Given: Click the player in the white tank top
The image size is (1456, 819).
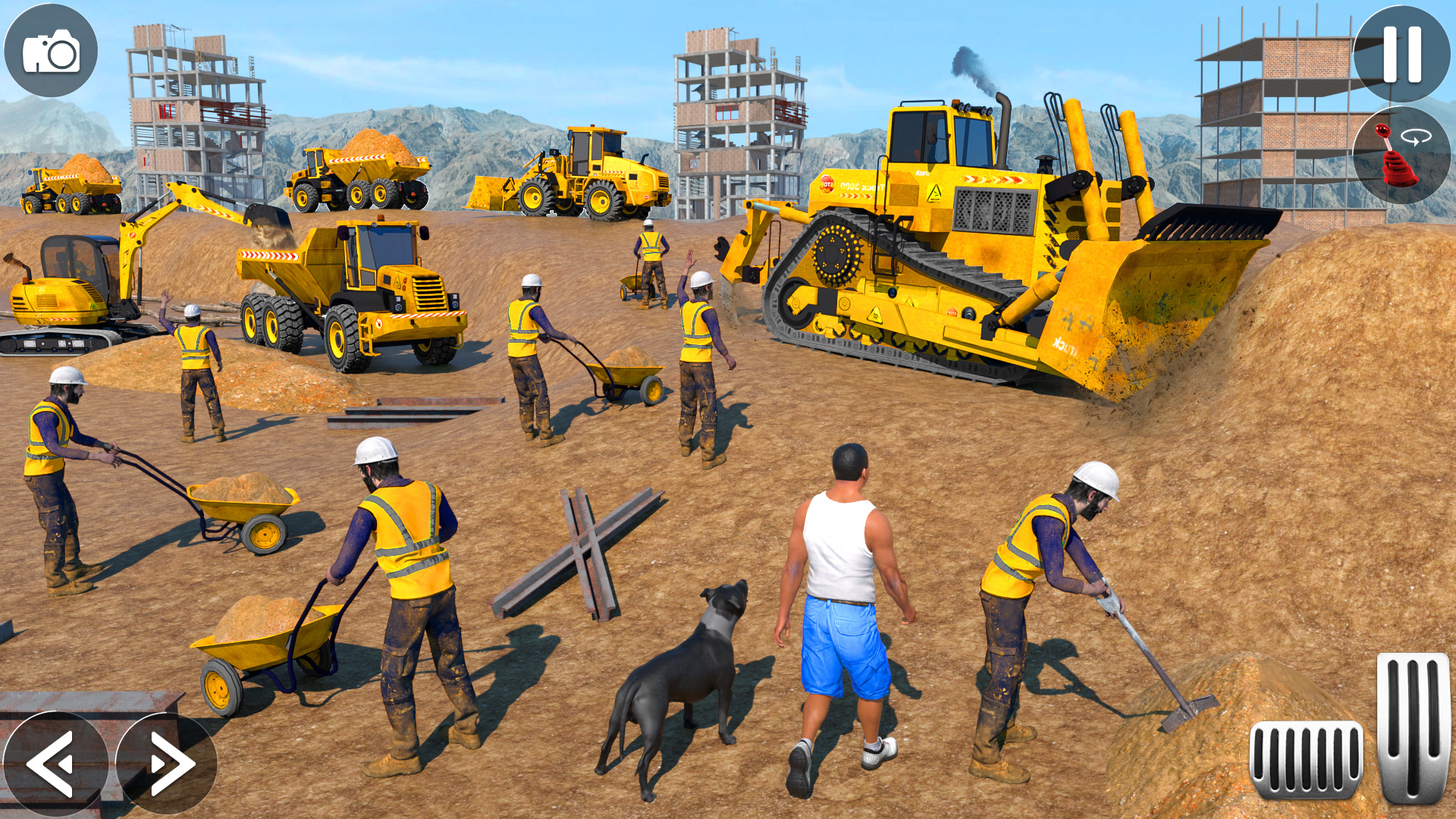Looking at the screenshot, I should (x=842, y=599).
